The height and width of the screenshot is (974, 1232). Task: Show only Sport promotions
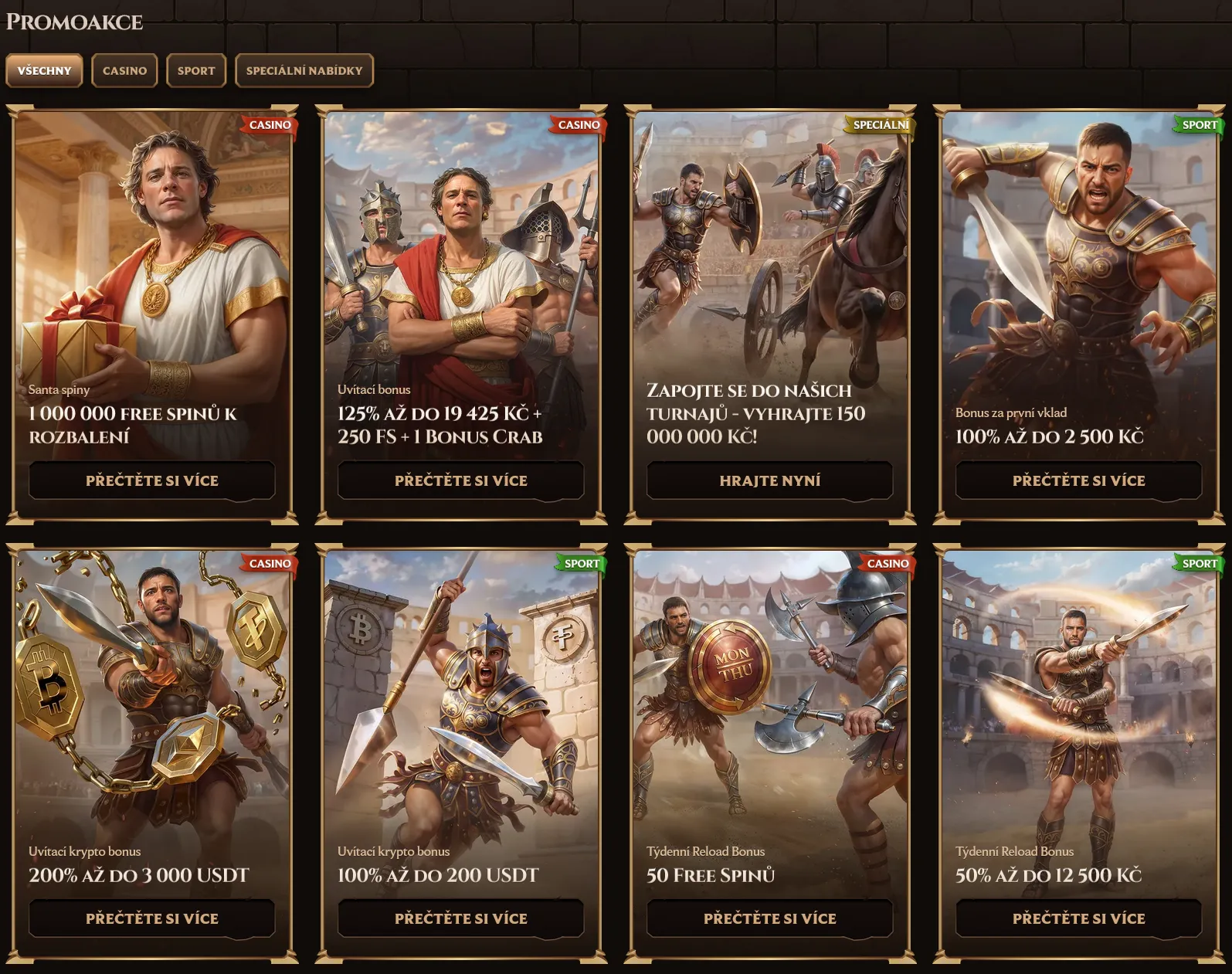[x=196, y=70]
